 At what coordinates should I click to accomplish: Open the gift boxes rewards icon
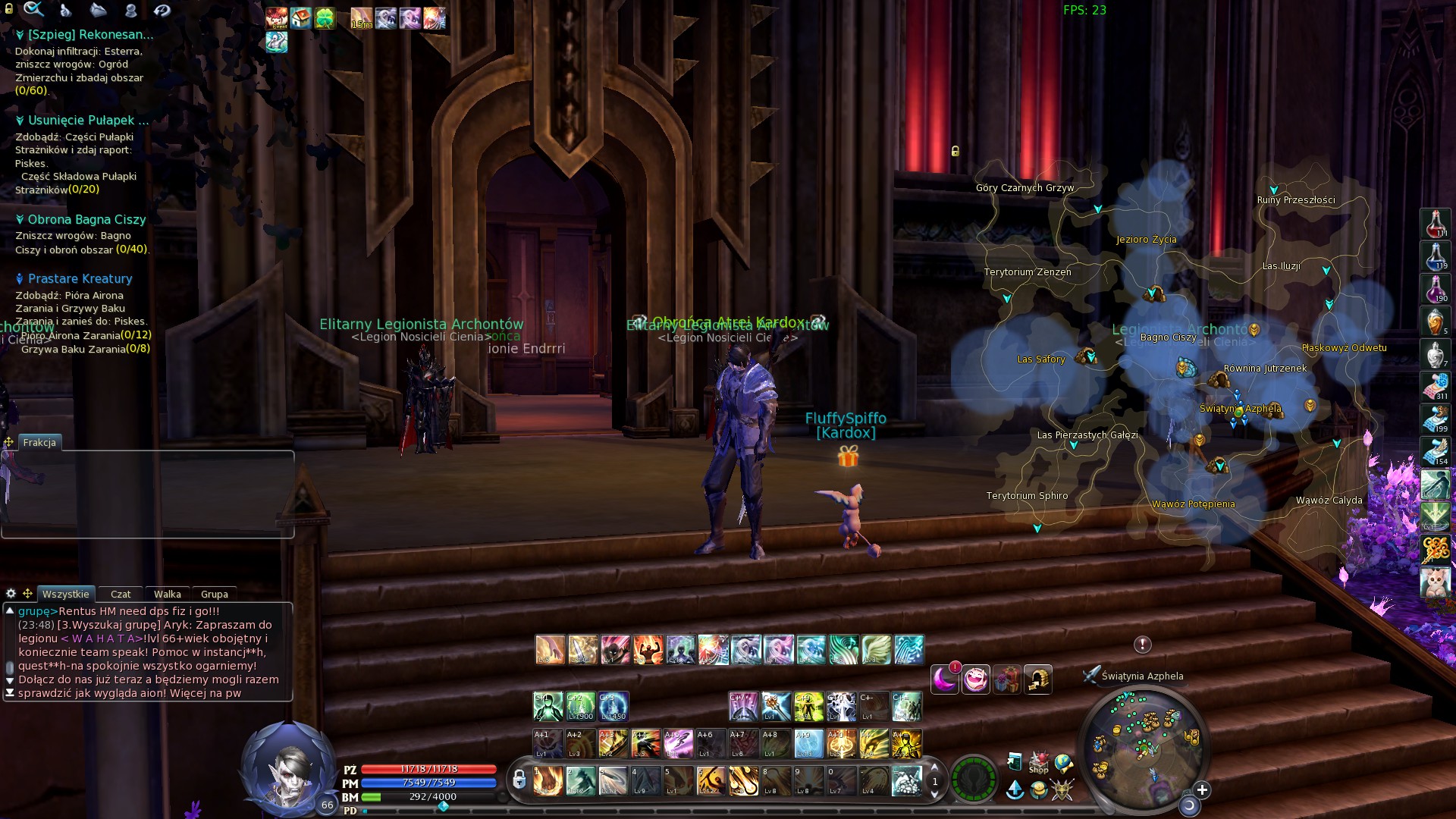(1008, 679)
